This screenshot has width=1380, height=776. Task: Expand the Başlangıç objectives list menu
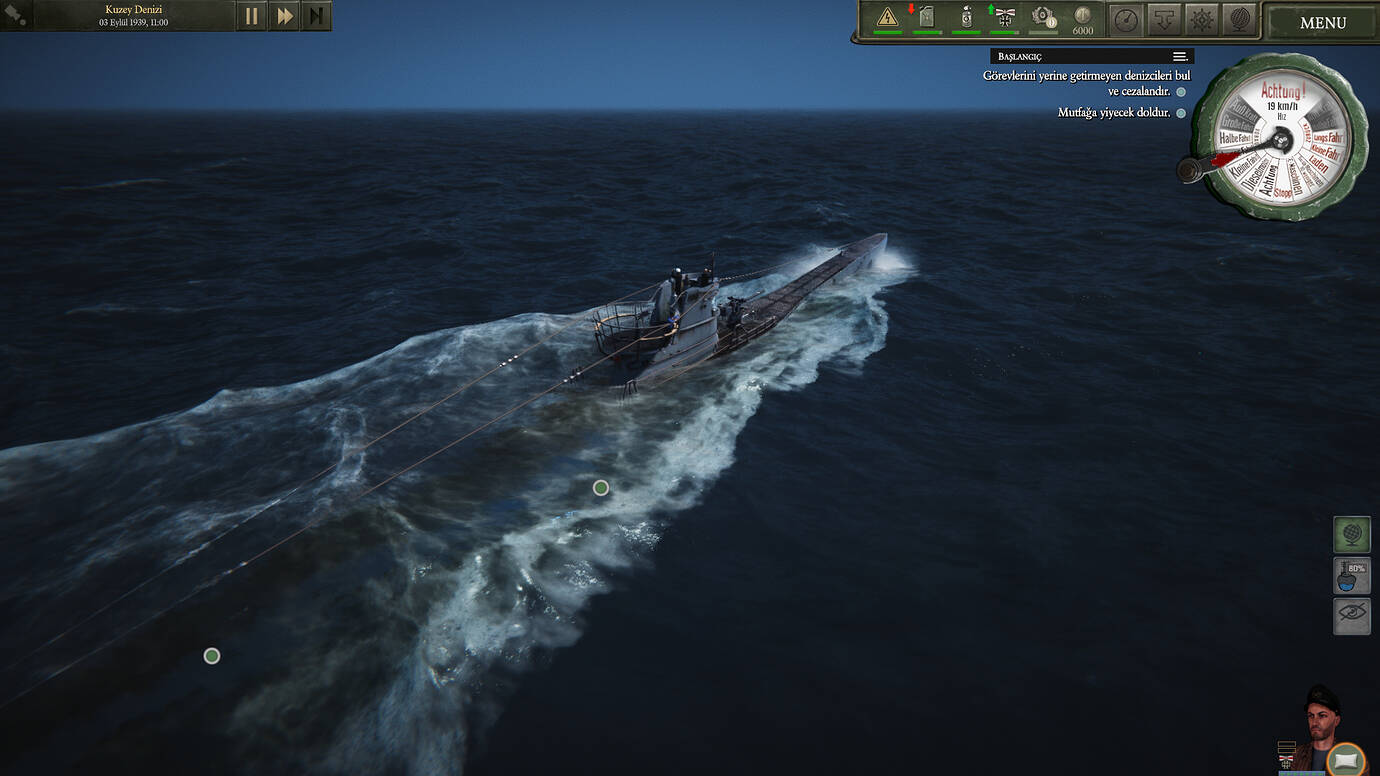[x=1180, y=57]
